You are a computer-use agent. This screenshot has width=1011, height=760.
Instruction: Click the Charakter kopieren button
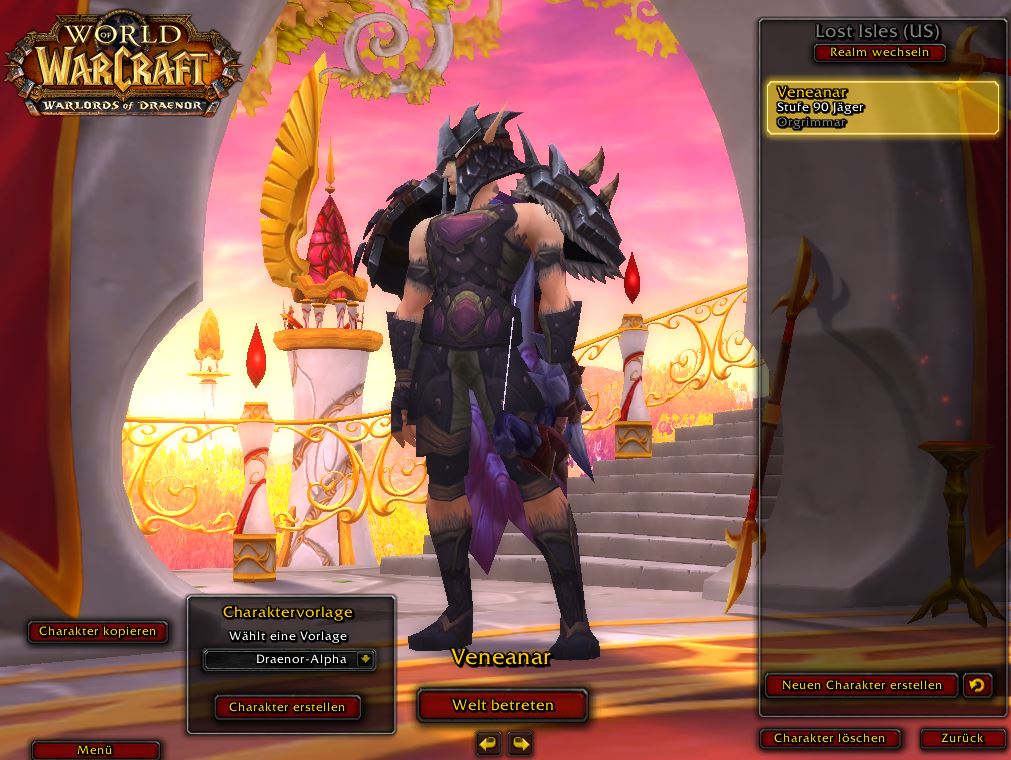[x=97, y=631]
